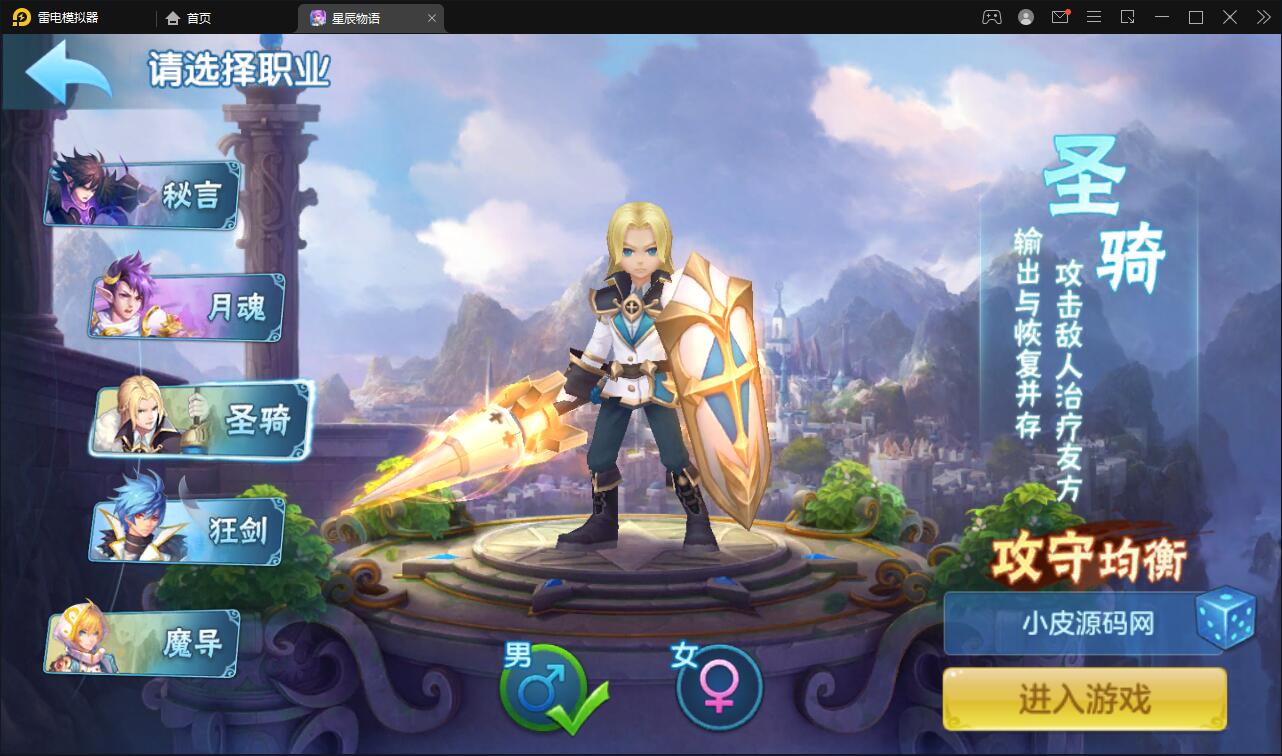Open the mail icon with red notification dot
Image resolution: width=1282 pixels, height=756 pixels.
(x=1060, y=17)
